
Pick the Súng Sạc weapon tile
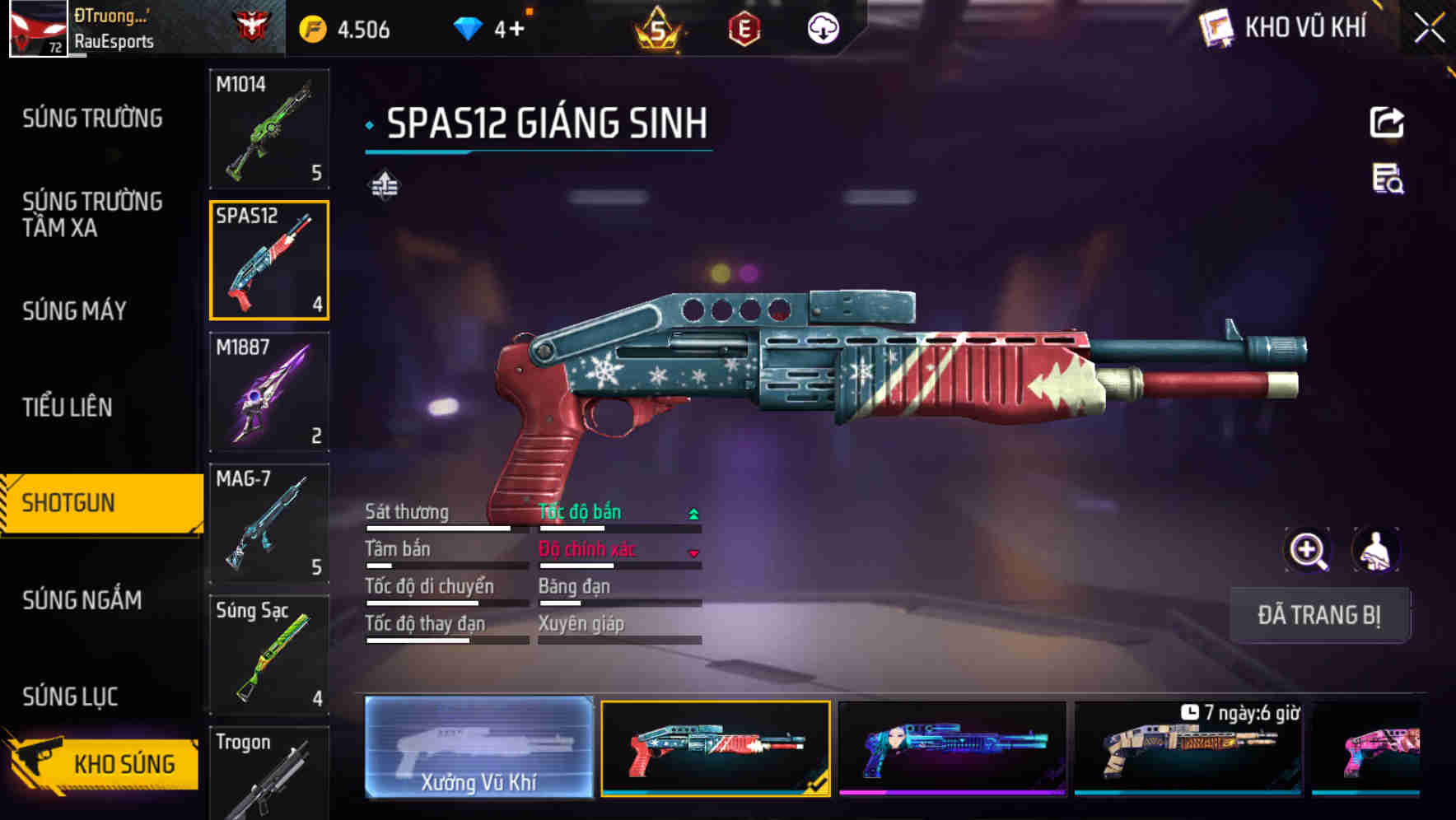pyautogui.click(x=269, y=655)
